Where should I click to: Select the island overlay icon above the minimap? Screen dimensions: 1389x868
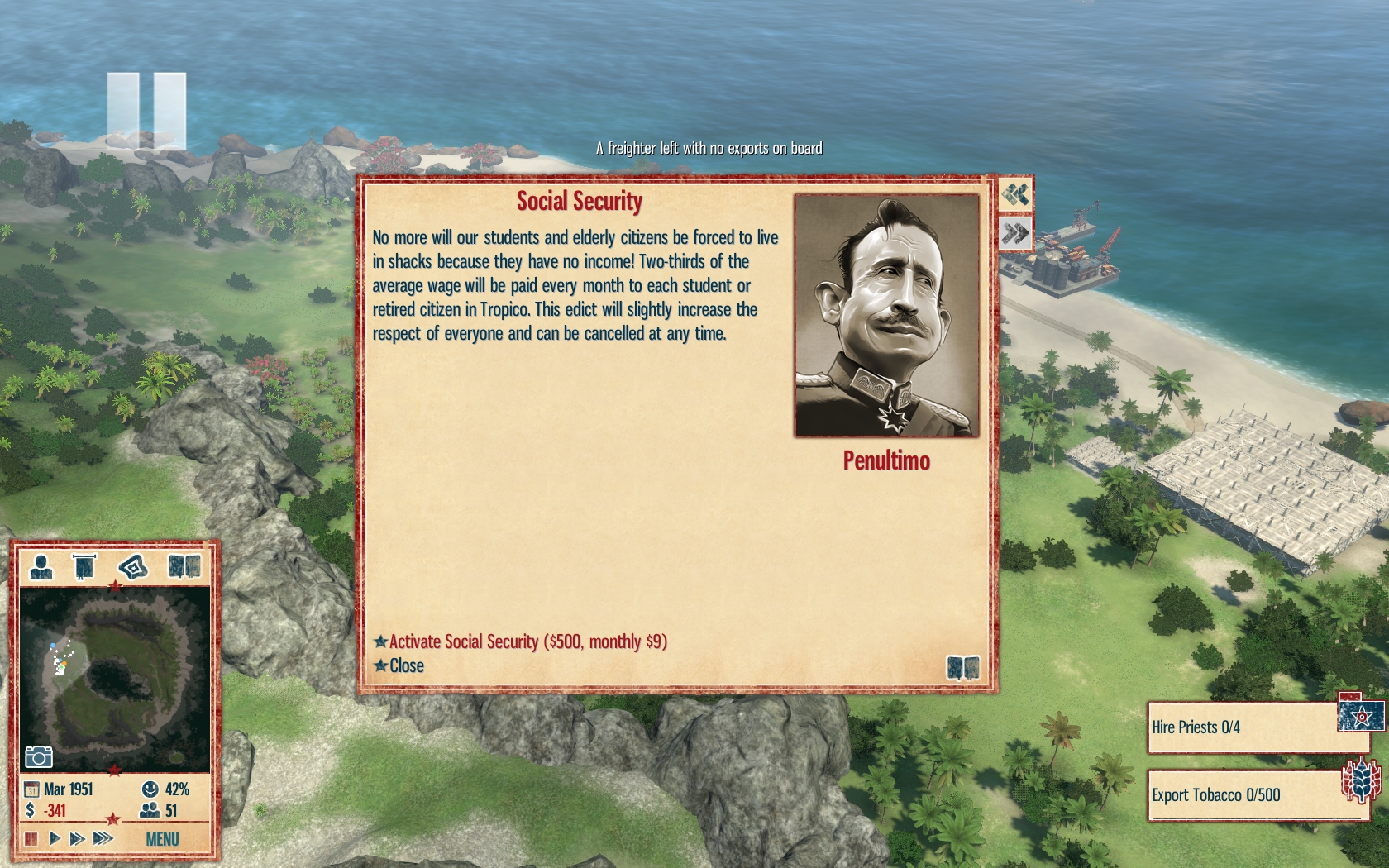point(132,567)
